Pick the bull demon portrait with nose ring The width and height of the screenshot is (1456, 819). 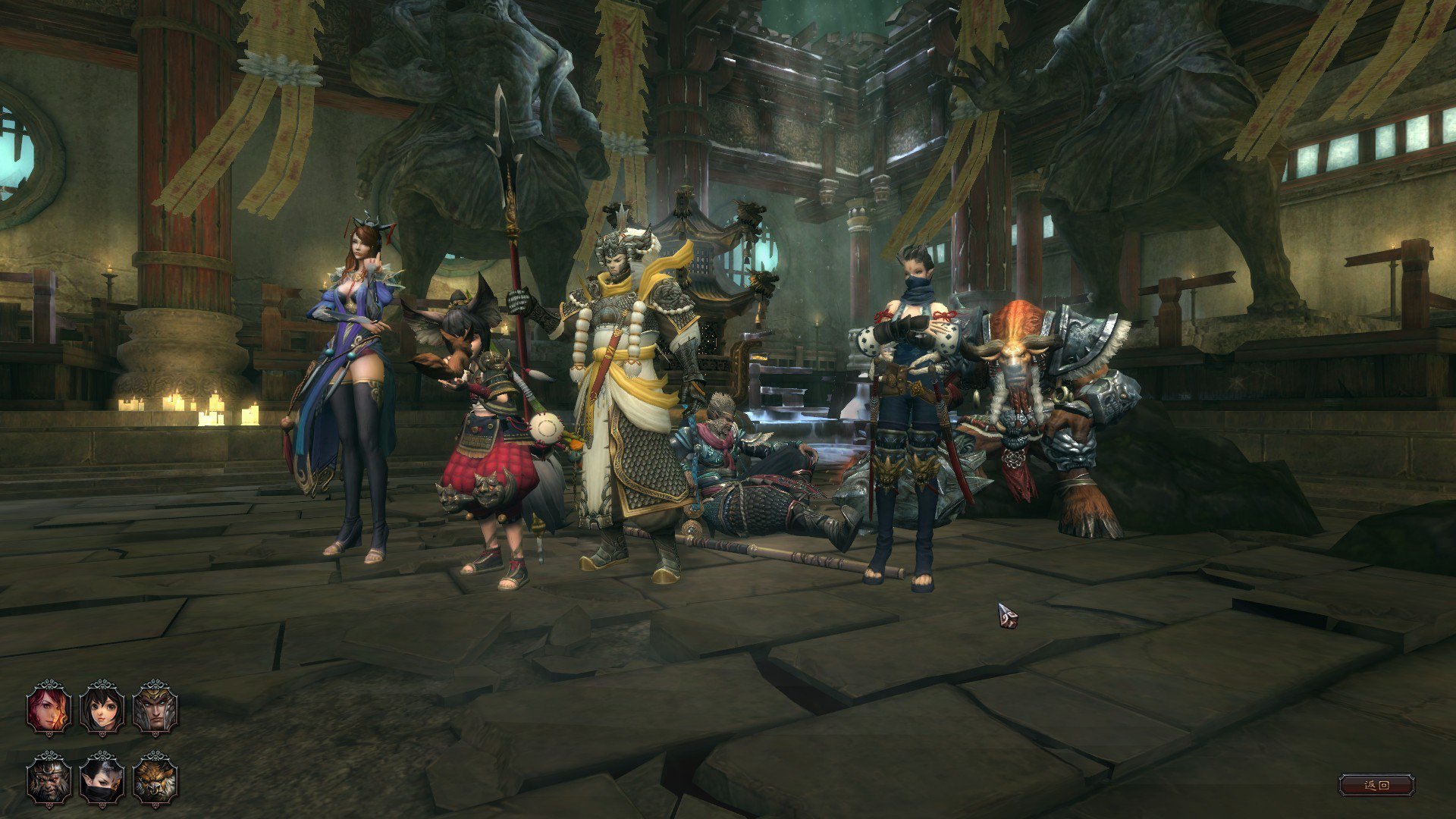[x=155, y=779]
